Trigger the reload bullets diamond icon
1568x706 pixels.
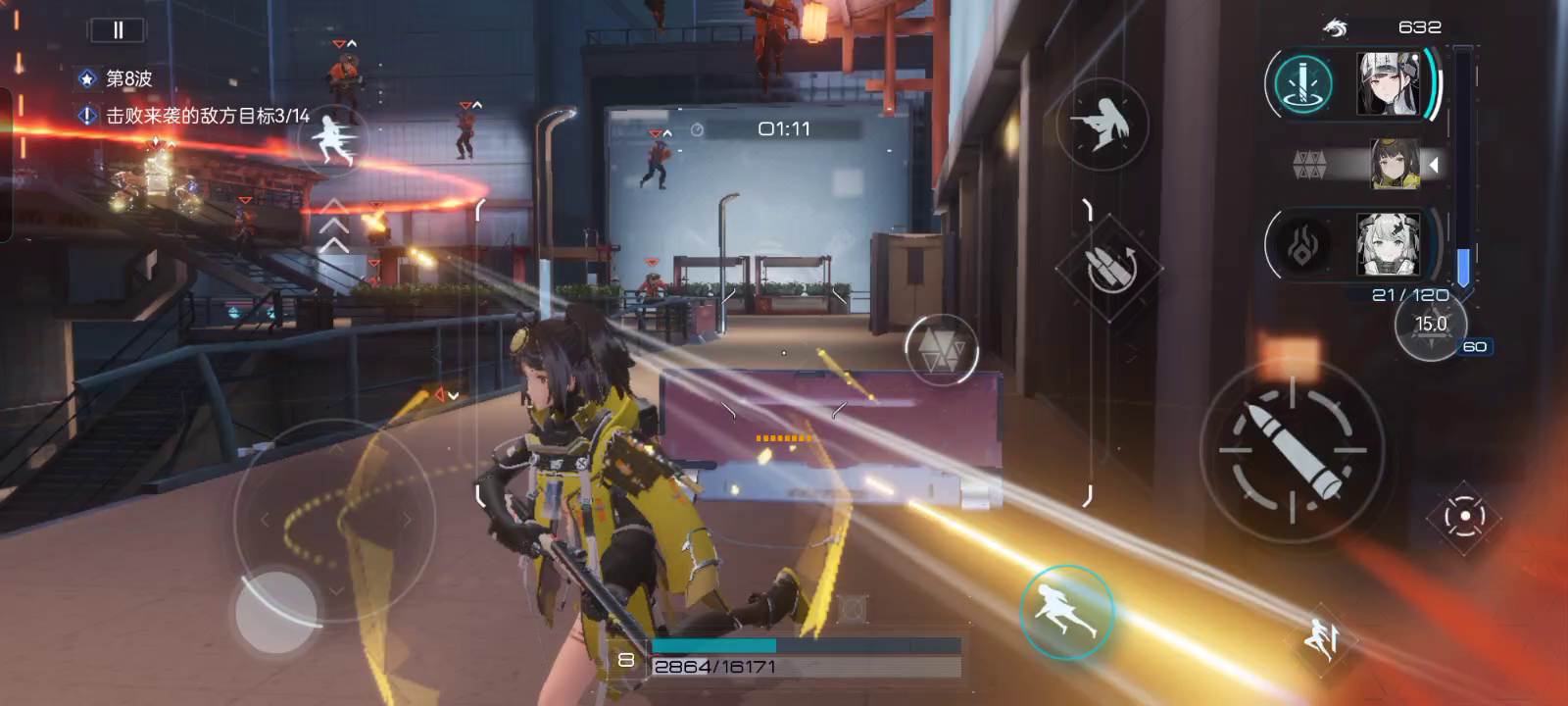[1108, 266]
